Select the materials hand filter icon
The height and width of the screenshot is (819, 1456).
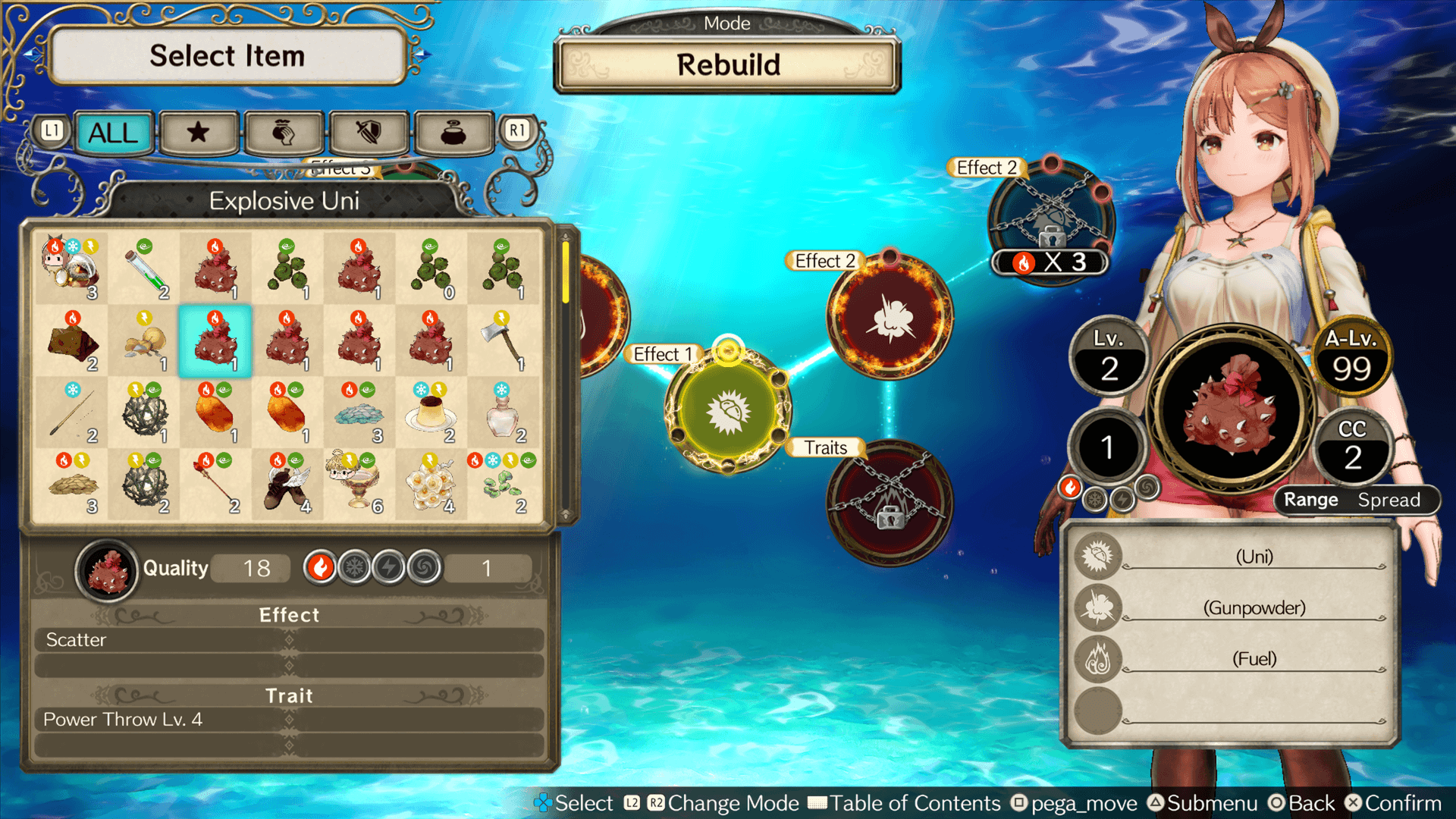click(283, 133)
